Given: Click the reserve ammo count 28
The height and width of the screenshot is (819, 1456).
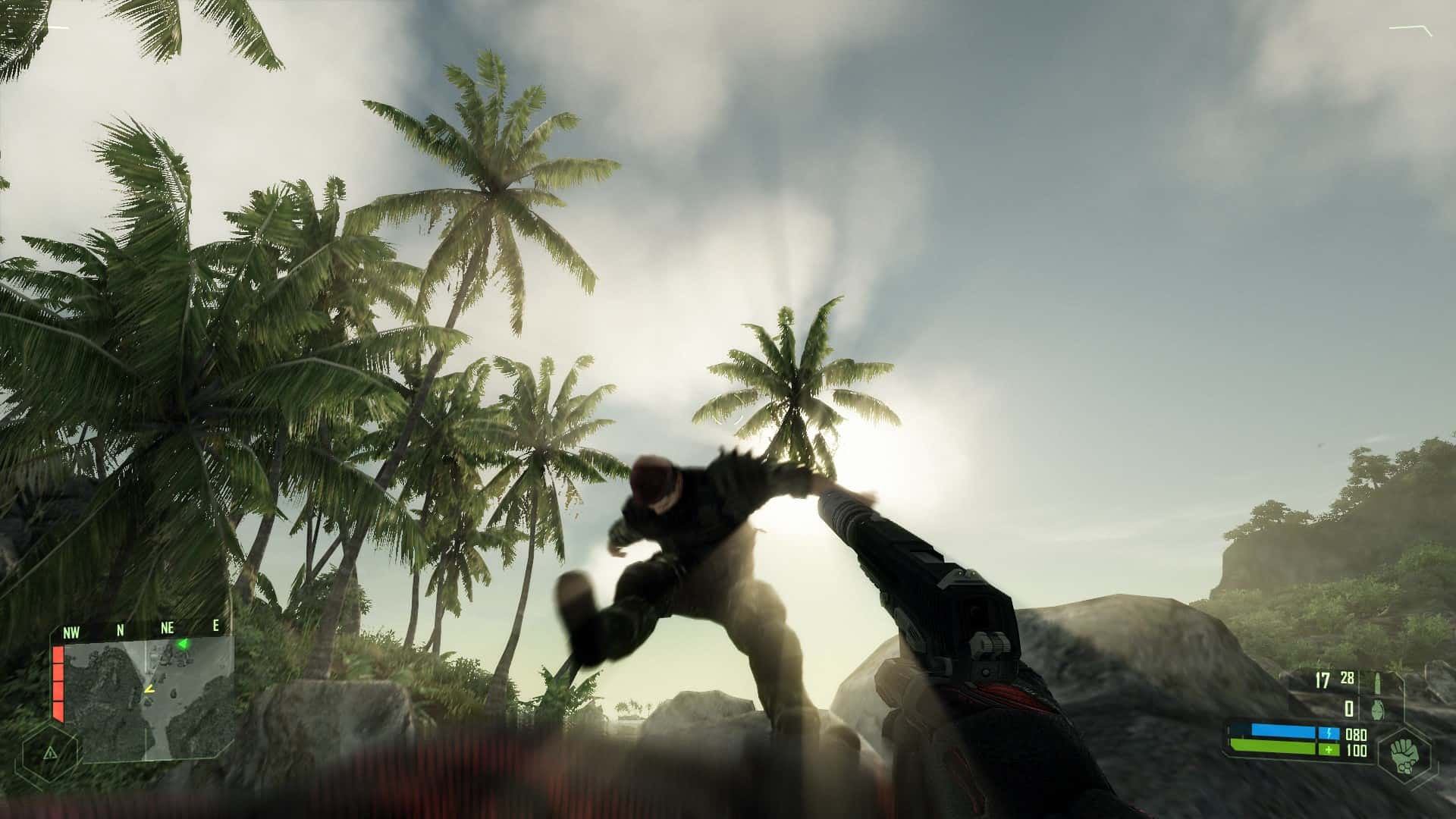Looking at the screenshot, I should (1347, 678).
